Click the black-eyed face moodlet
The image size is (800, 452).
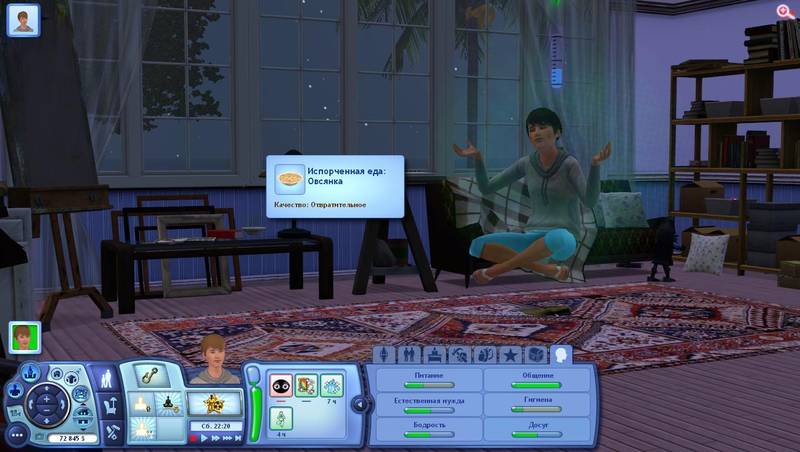point(281,383)
